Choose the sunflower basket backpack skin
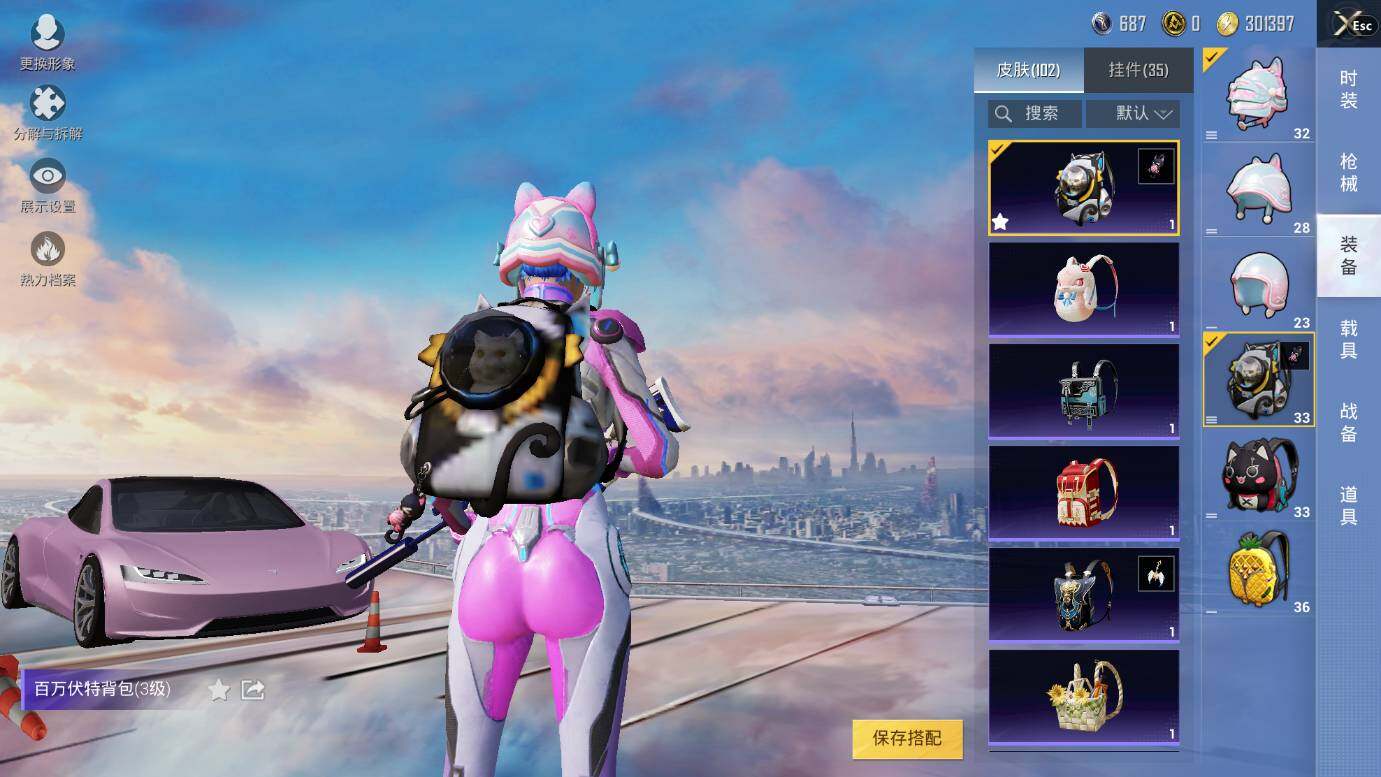The image size is (1381, 777). pos(1084,696)
